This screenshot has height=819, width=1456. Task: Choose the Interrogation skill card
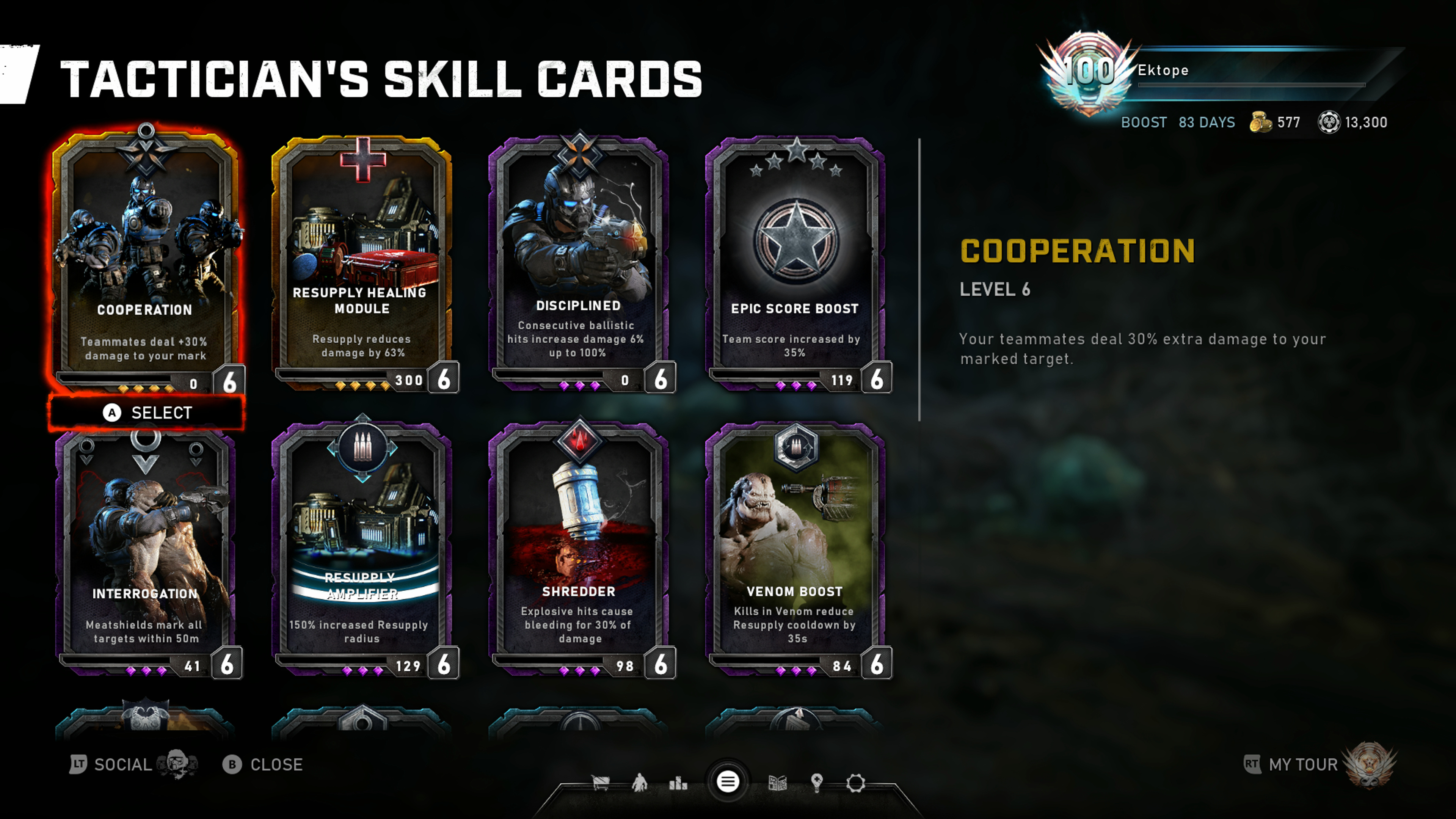[x=146, y=548]
